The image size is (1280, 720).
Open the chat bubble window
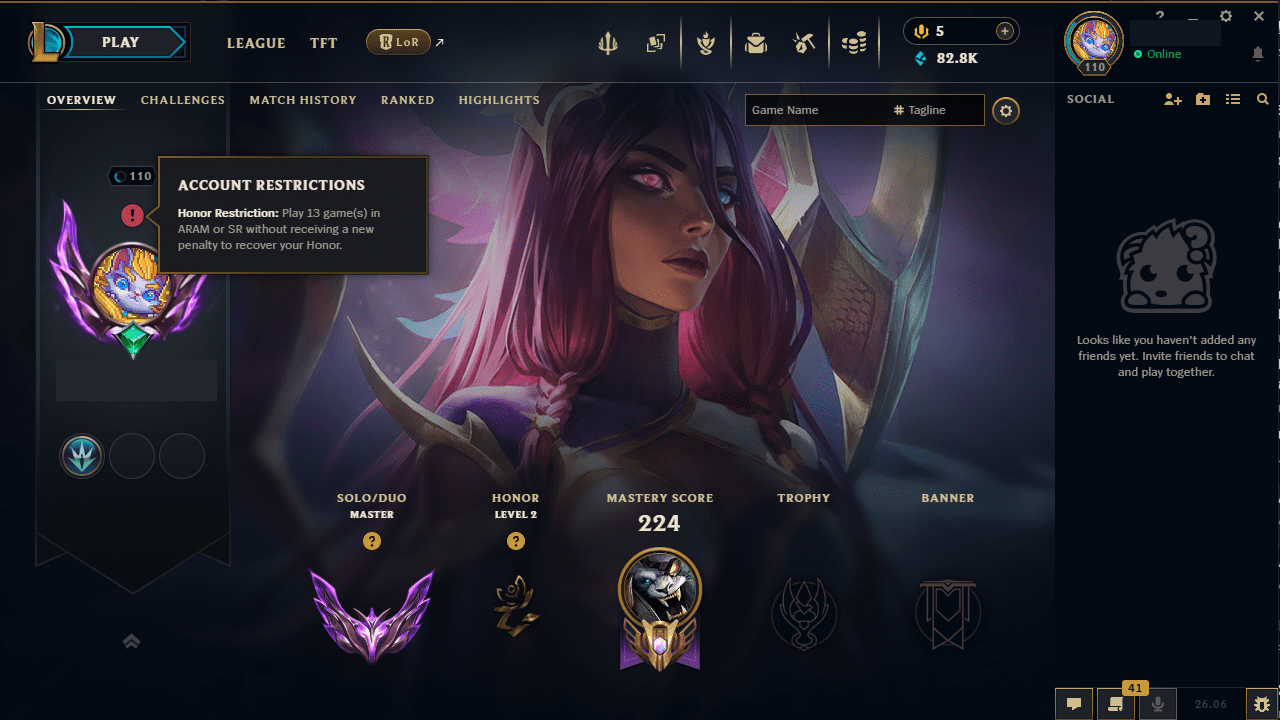[x=1073, y=703]
